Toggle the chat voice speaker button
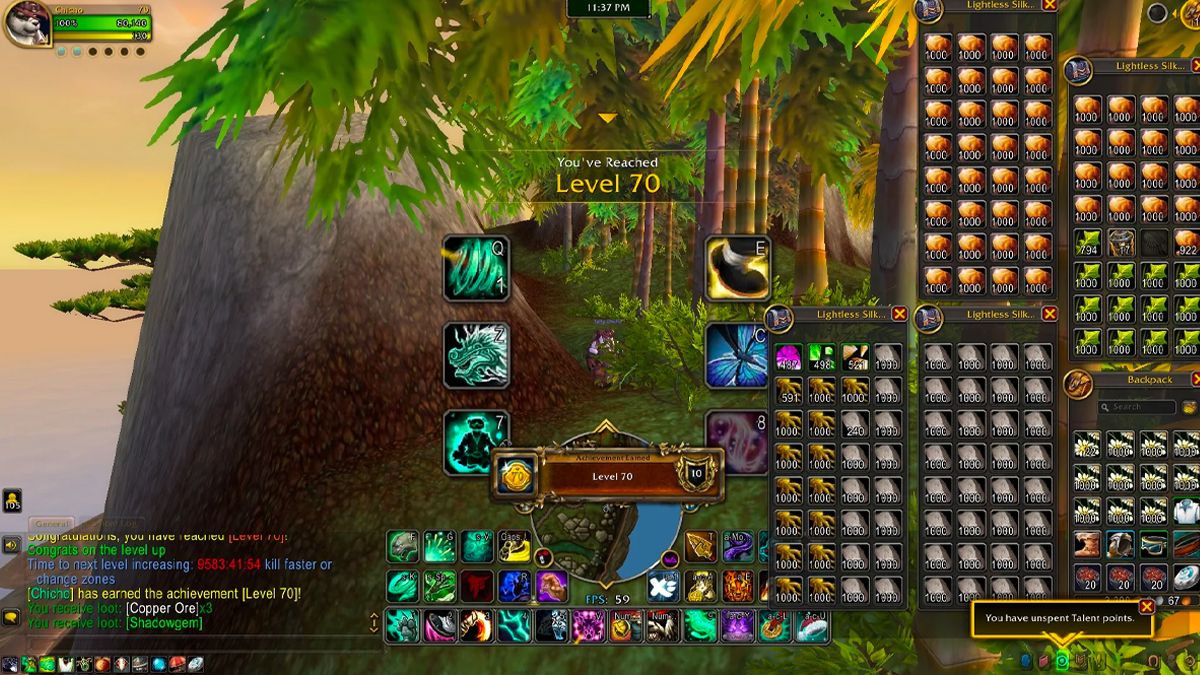The image size is (1200, 675). pos(12,546)
